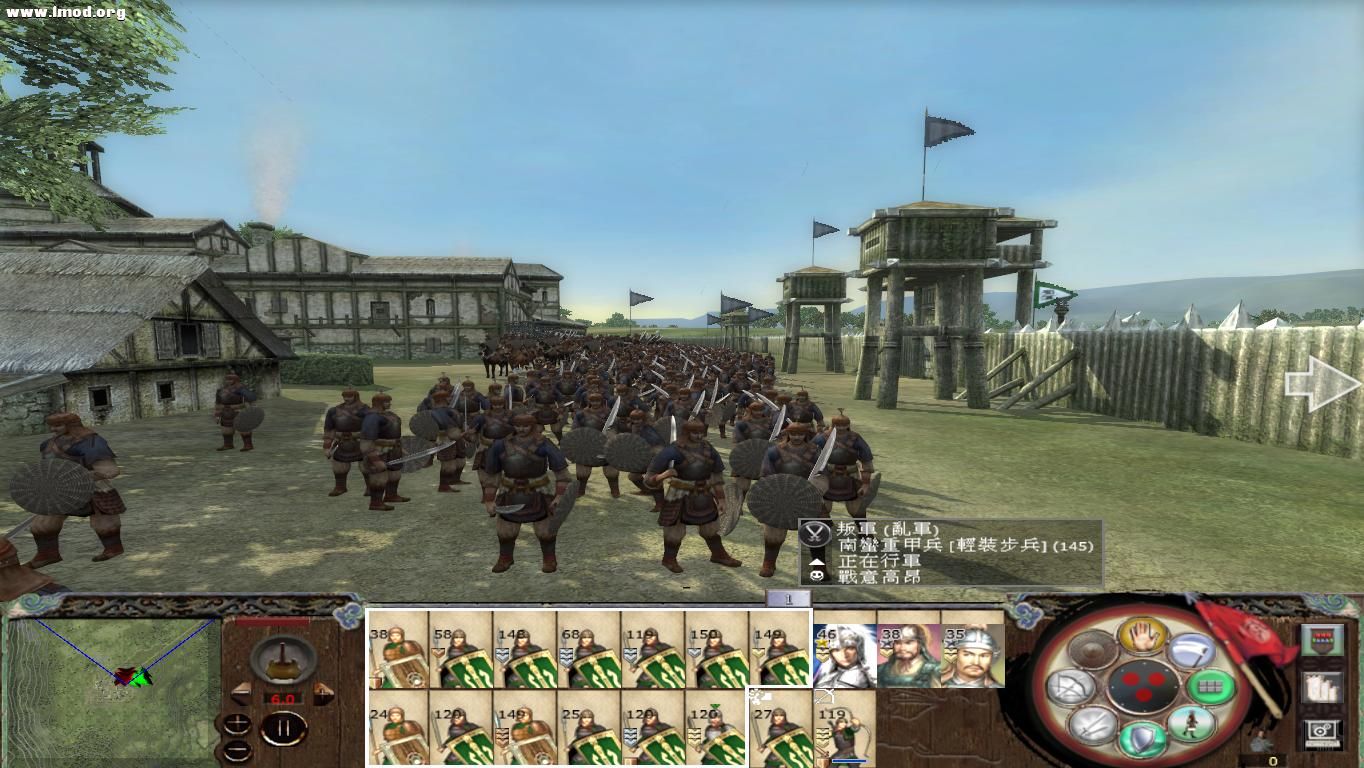Toggle run mode with the soldier icon
1364x768 pixels.
point(1193,722)
